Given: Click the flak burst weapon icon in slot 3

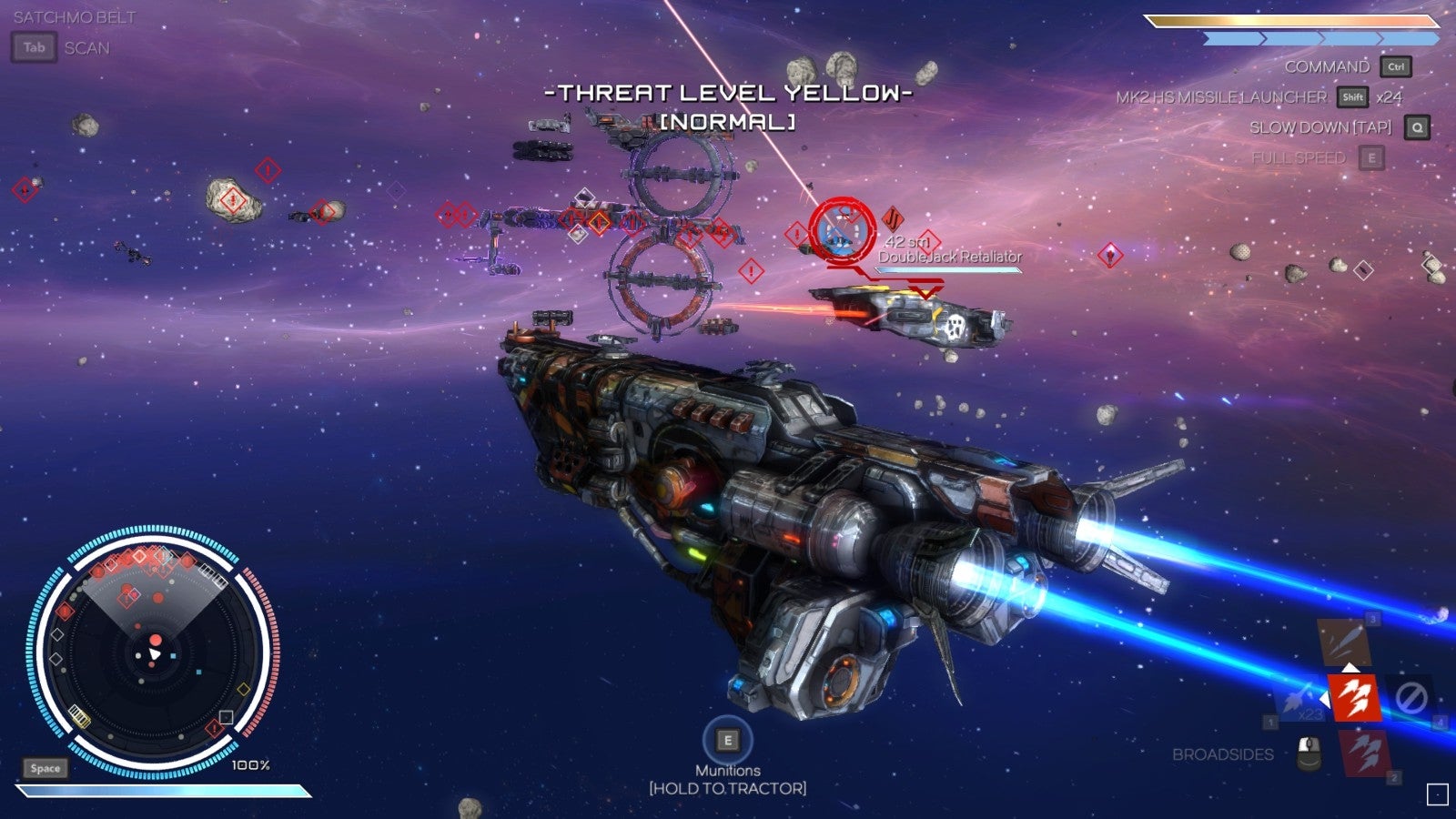Looking at the screenshot, I should pyautogui.click(x=1346, y=642).
